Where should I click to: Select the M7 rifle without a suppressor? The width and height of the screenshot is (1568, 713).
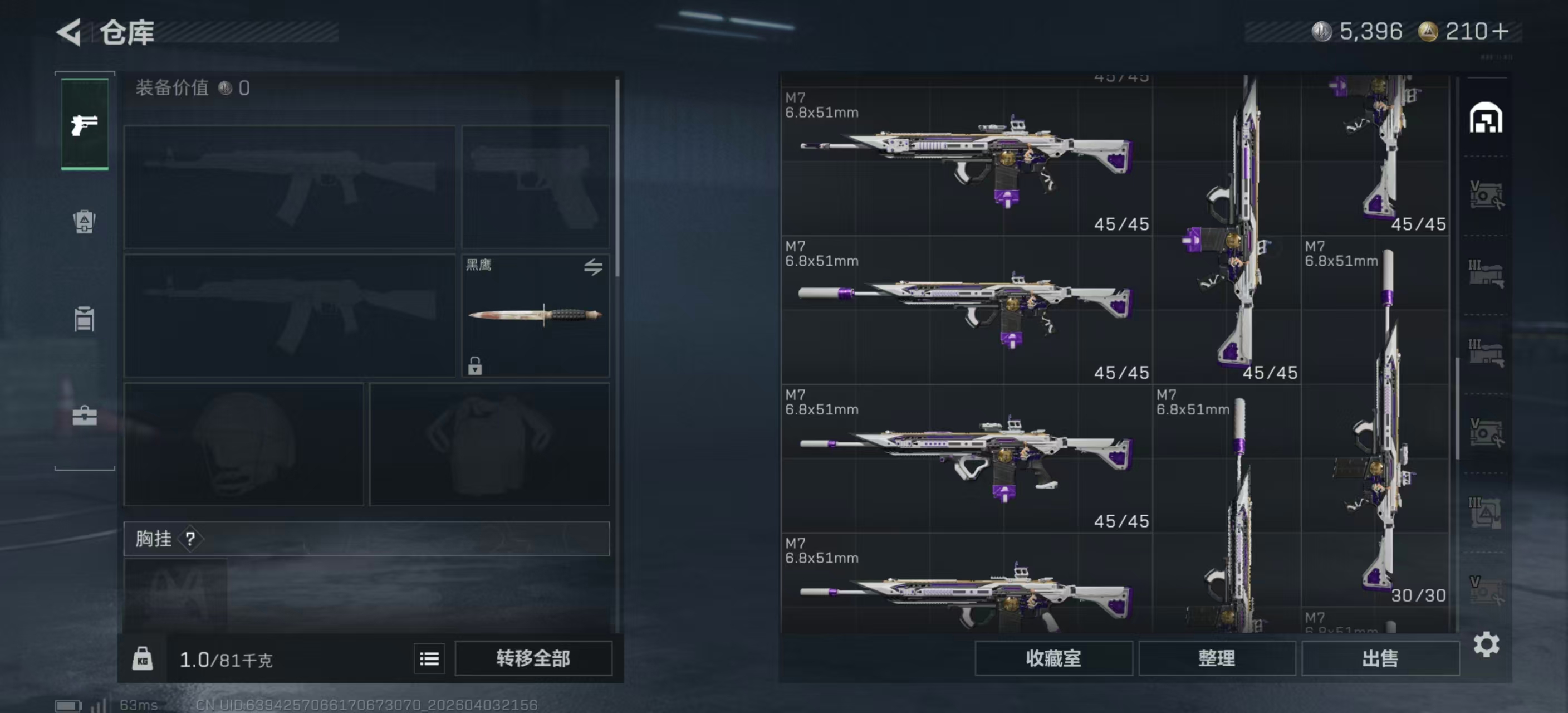click(966, 162)
